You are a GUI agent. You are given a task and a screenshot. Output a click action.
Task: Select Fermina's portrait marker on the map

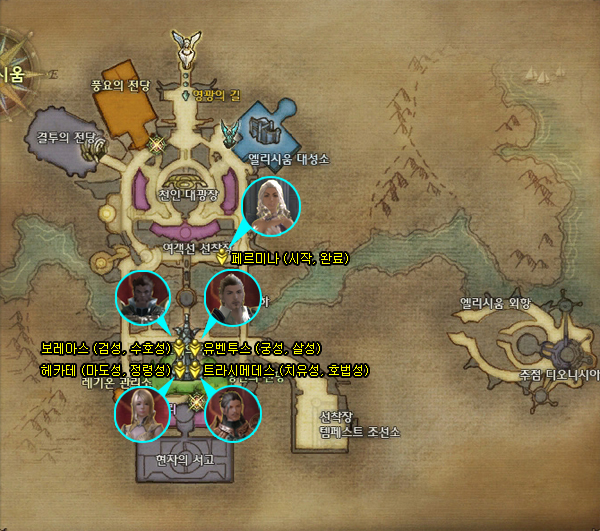tap(271, 207)
